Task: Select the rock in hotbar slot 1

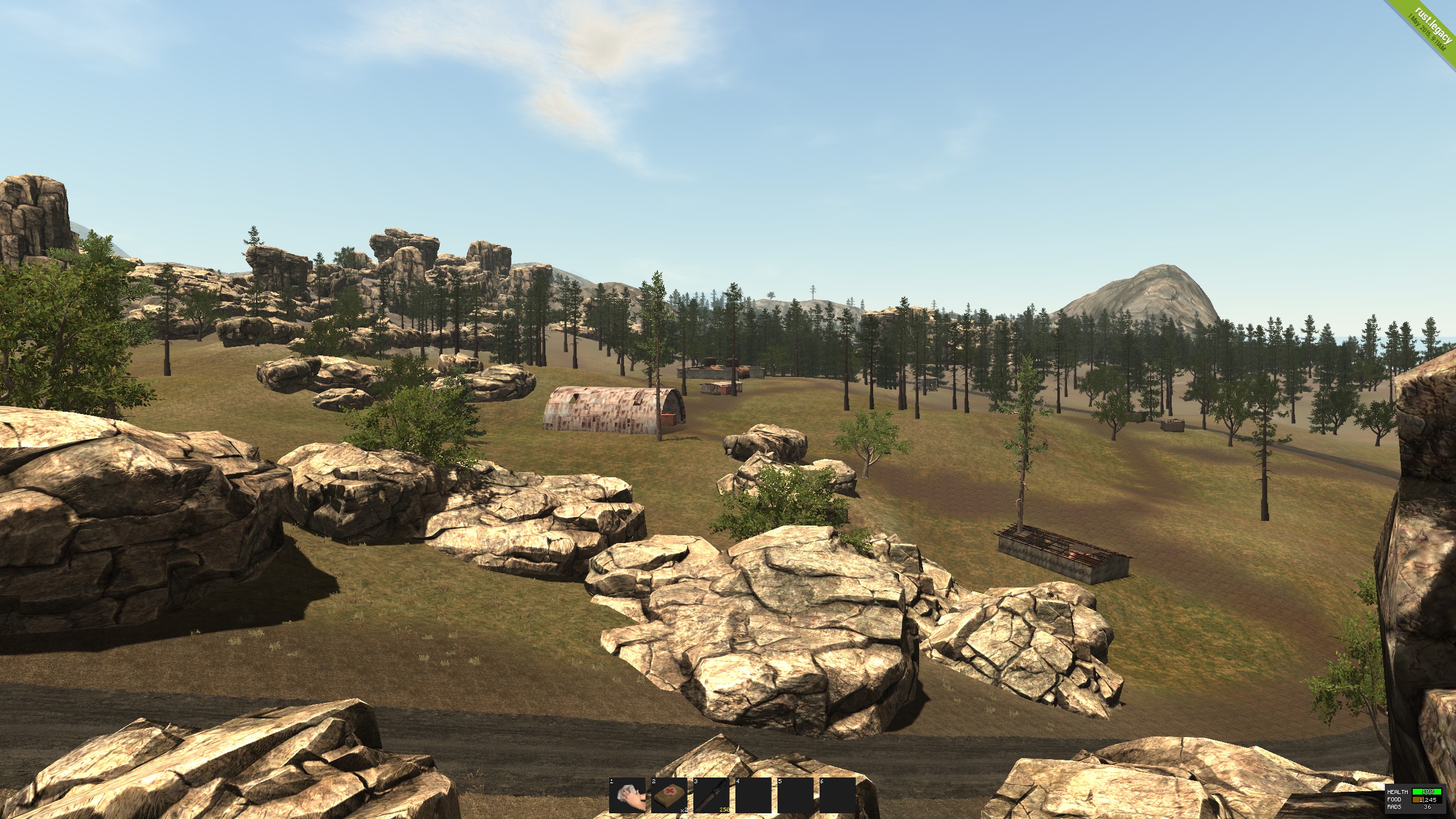Action: [627, 795]
